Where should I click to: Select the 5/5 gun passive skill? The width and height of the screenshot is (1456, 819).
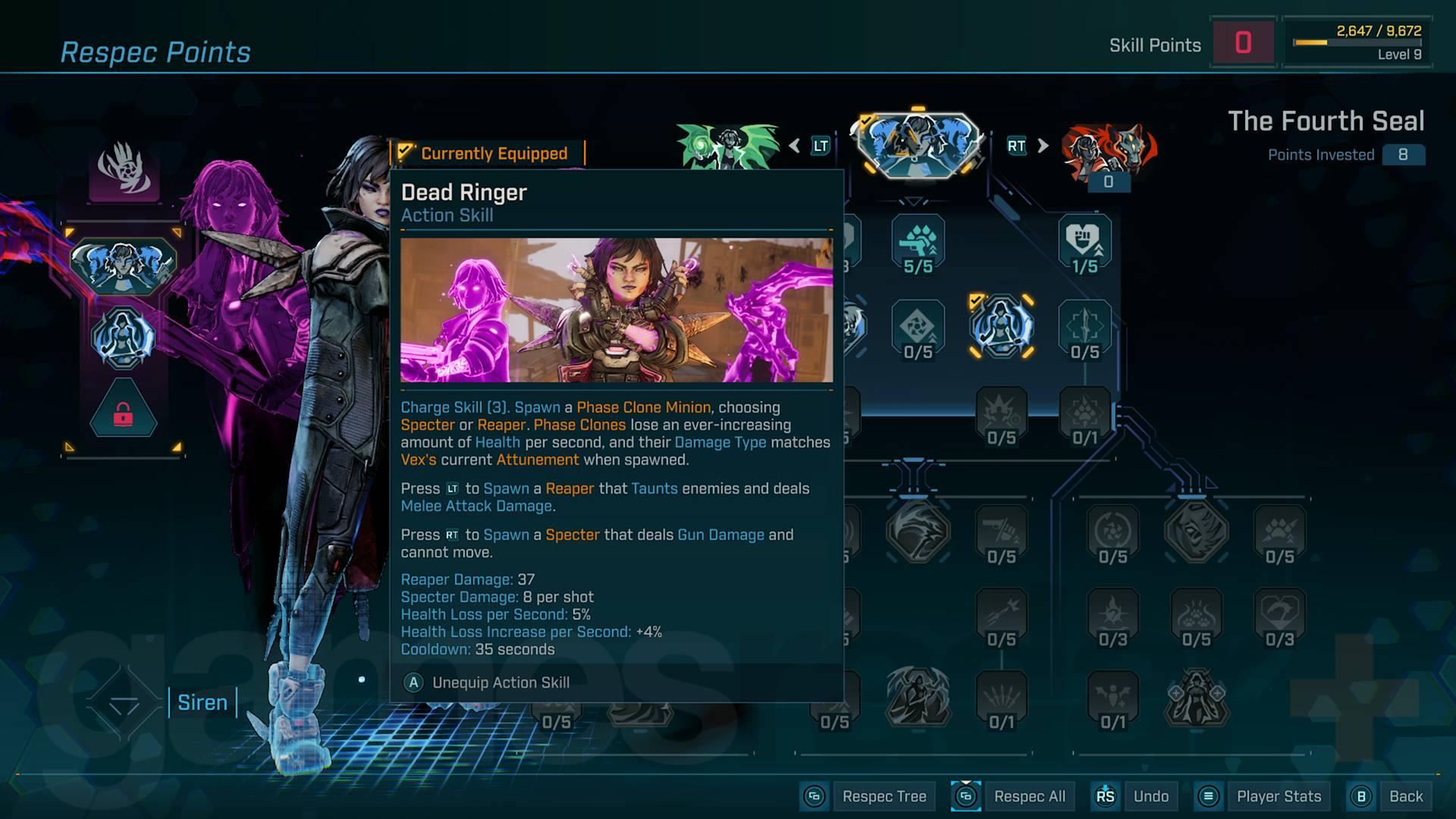(918, 243)
